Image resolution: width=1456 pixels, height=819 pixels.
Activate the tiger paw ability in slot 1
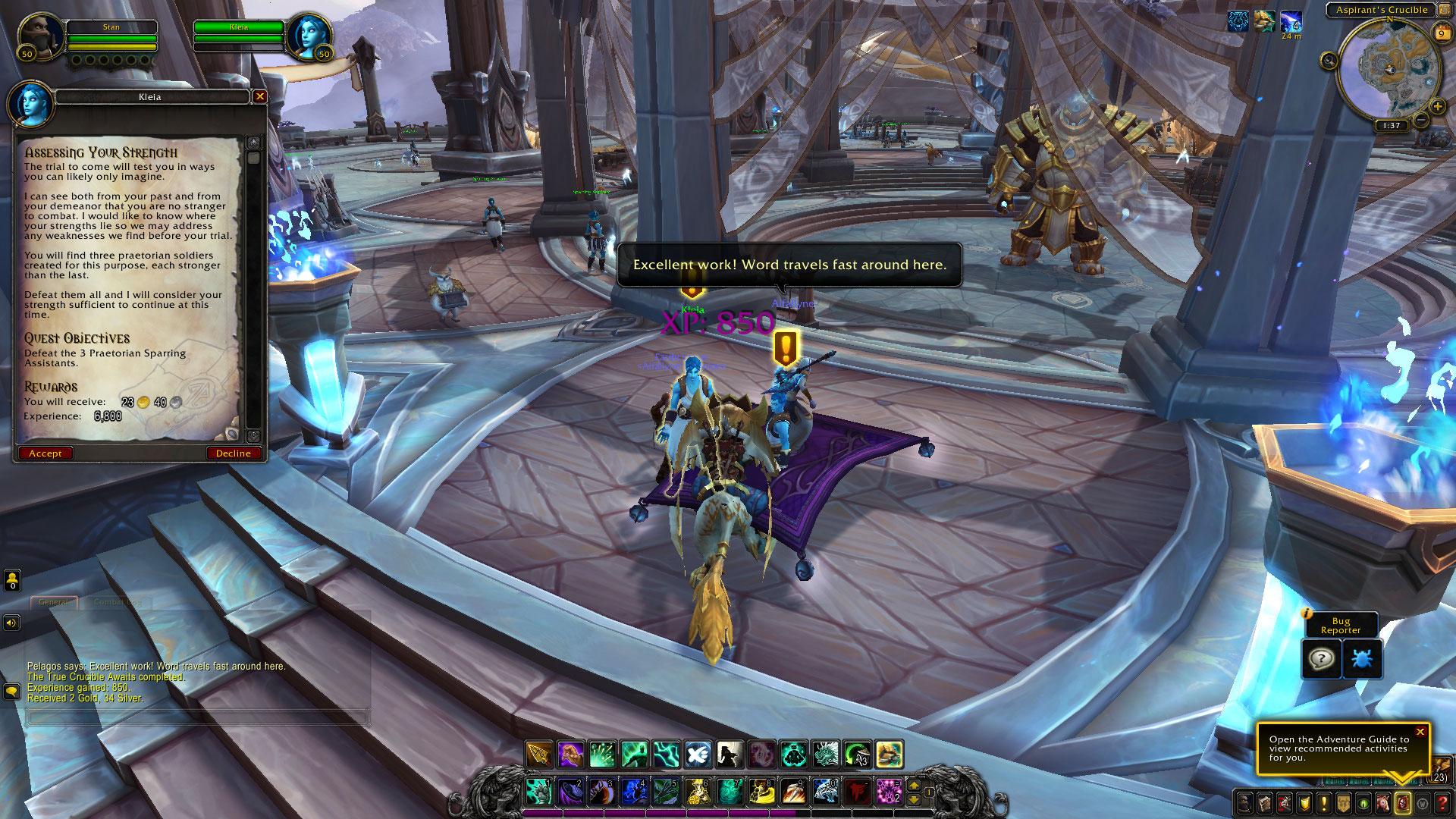pos(538,792)
